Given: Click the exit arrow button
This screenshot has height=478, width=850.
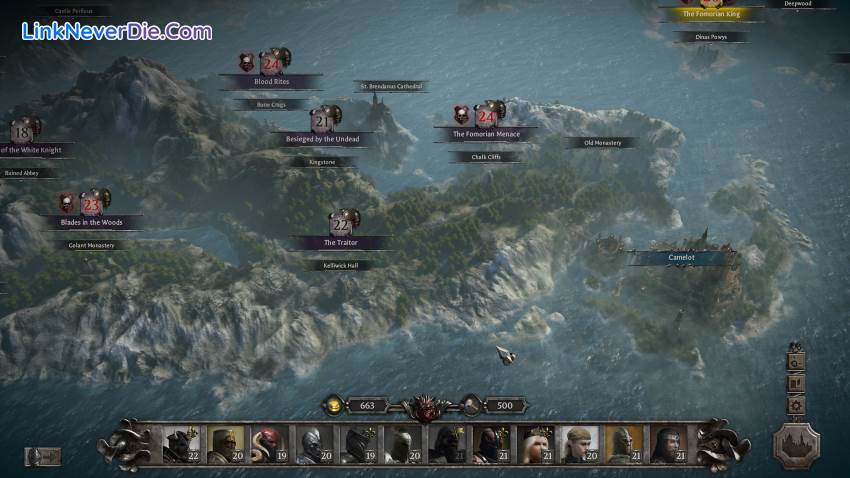Looking at the screenshot, I should [x=43, y=456].
